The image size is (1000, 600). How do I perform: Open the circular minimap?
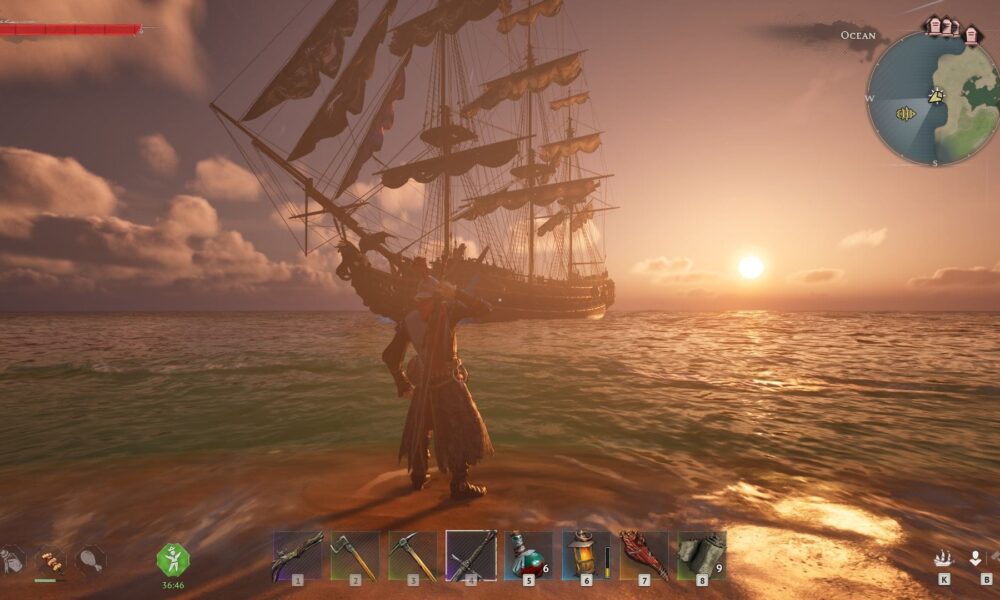(932, 98)
